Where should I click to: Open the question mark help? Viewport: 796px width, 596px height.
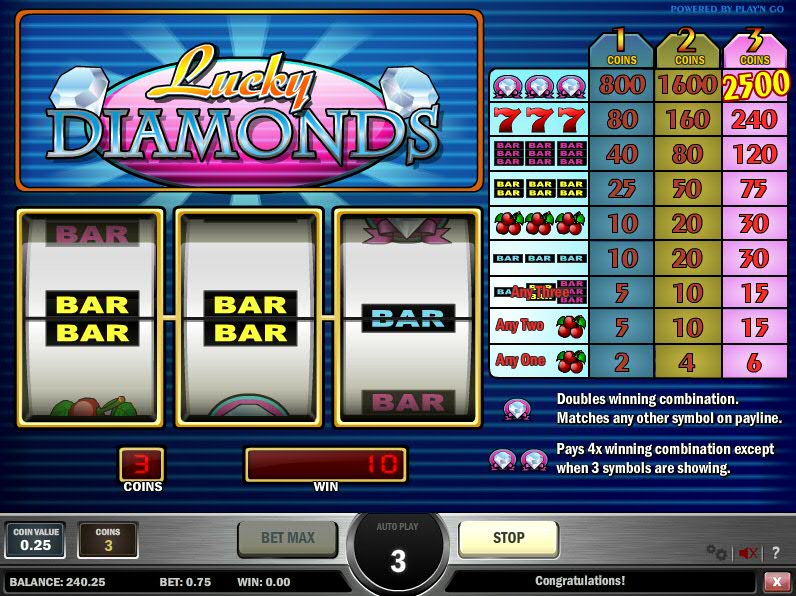pyautogui.click(x=776, y=552)
